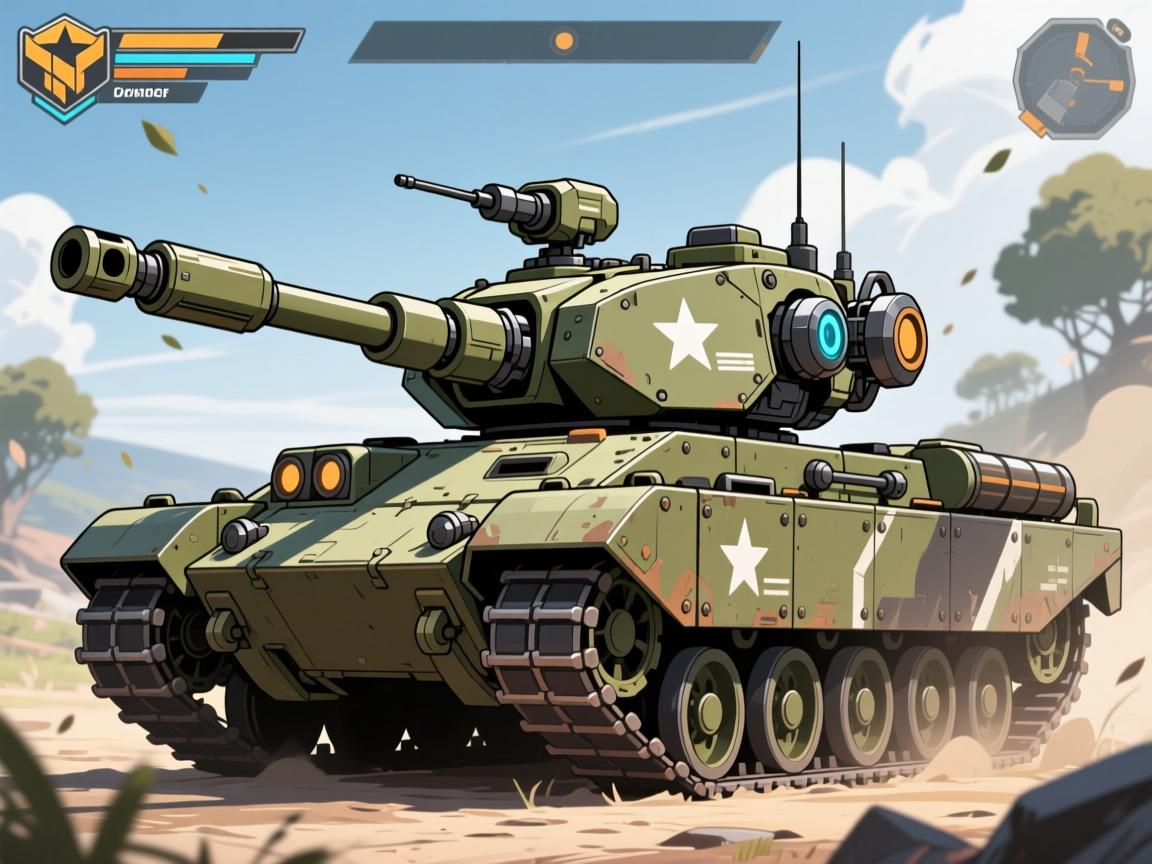Select the orange marker on the compass bar
The image size is (1152, 864).
pyautogui.click(x=564, y=41)
